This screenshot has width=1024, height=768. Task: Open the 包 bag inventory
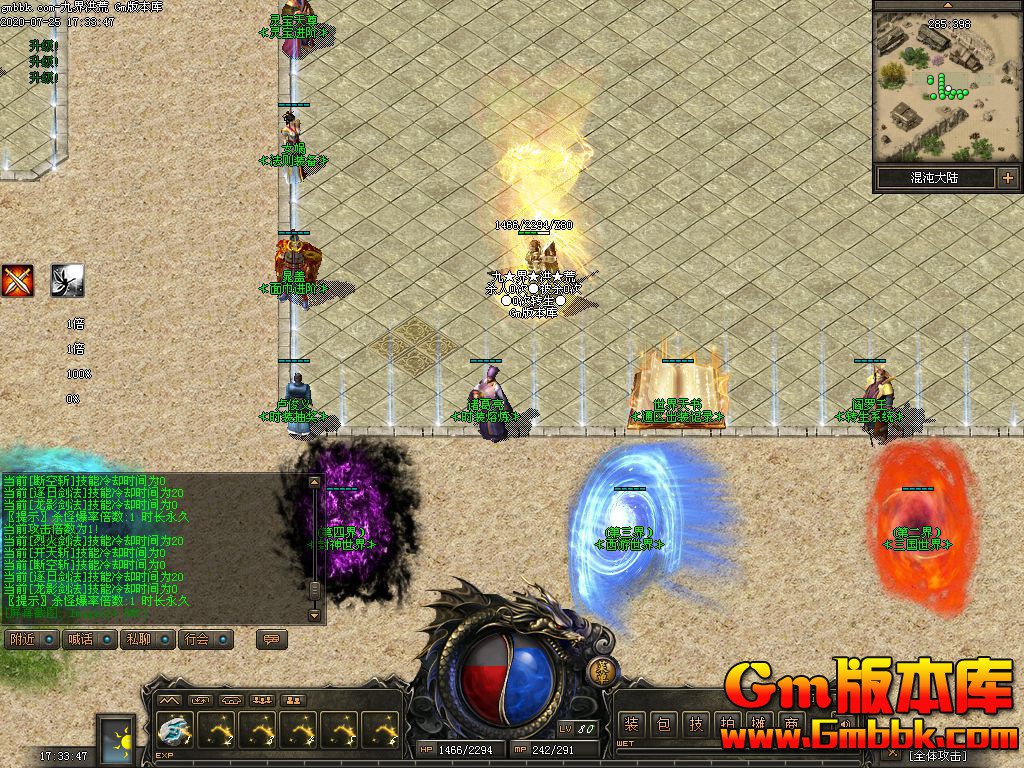coord(663,724)
